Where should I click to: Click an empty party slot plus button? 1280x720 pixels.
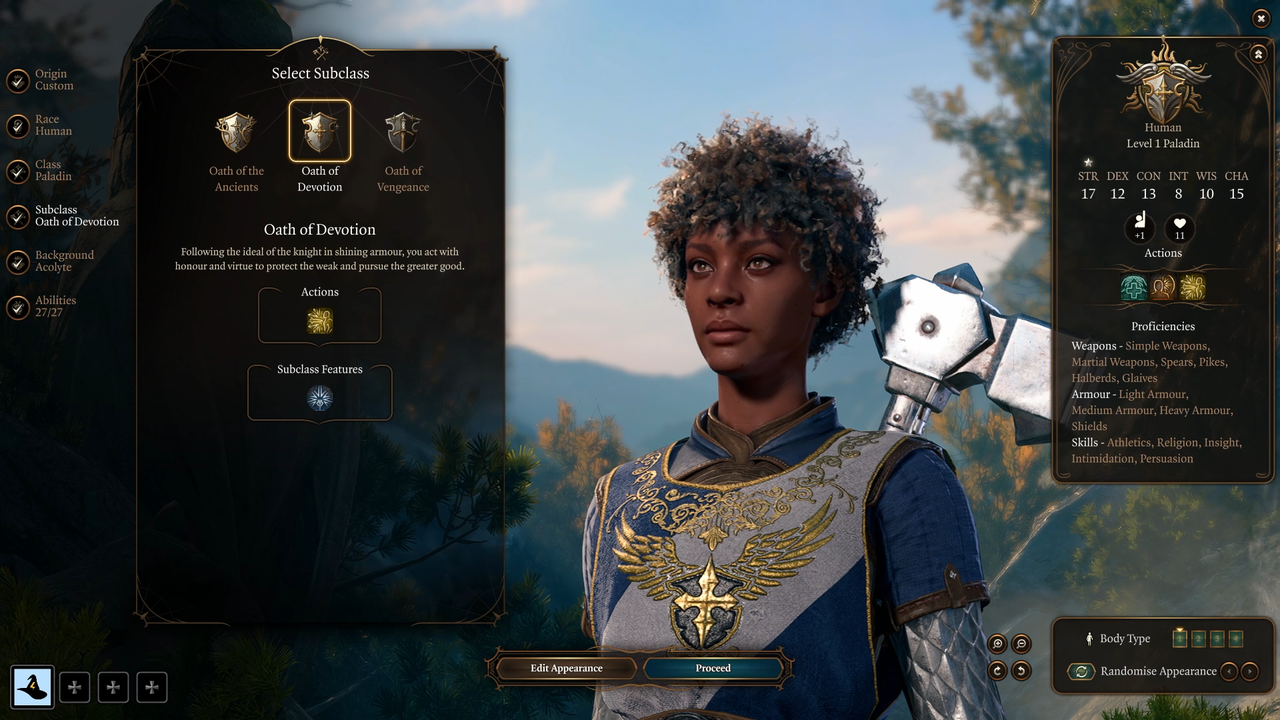point(74,687)
